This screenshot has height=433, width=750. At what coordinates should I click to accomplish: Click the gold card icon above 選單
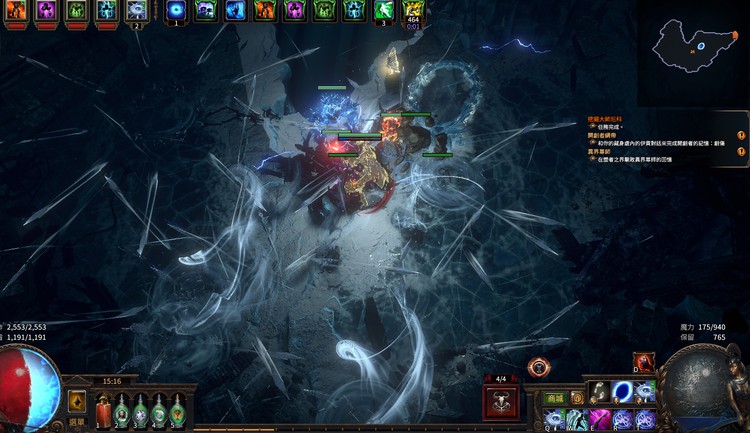tap(77, 400)
